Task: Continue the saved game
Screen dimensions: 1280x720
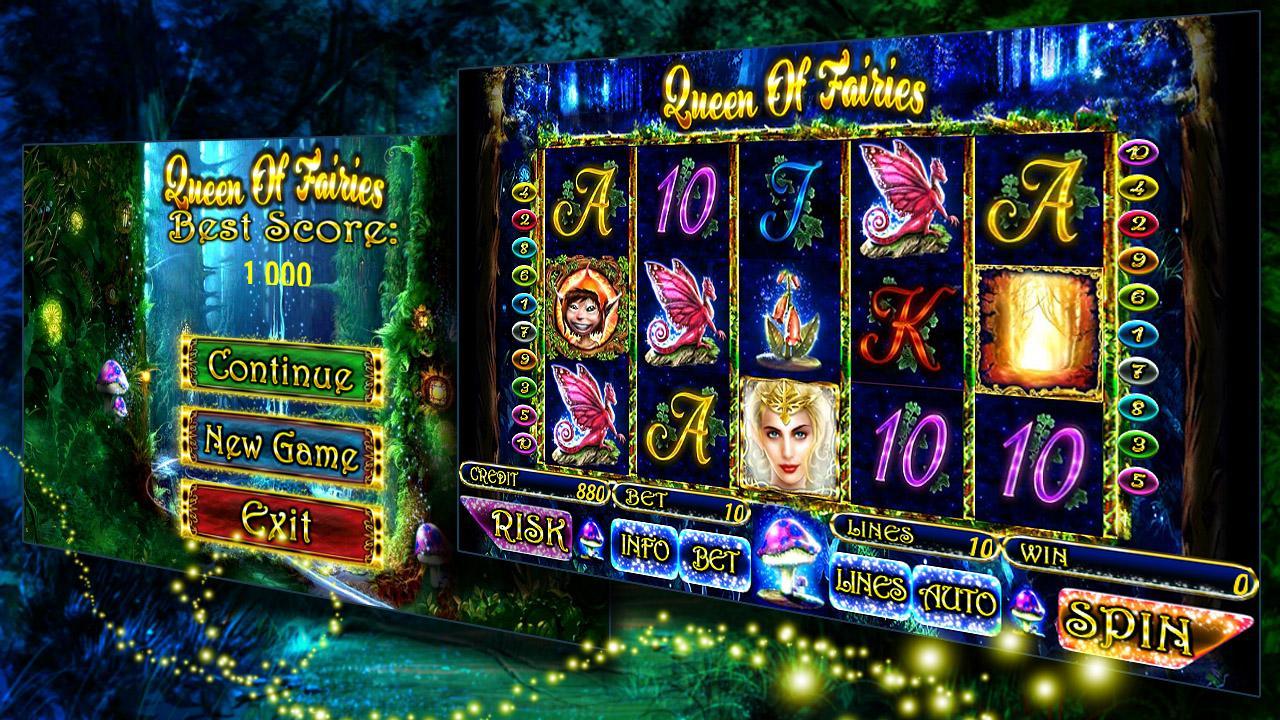Action: (x=281, y=367)
